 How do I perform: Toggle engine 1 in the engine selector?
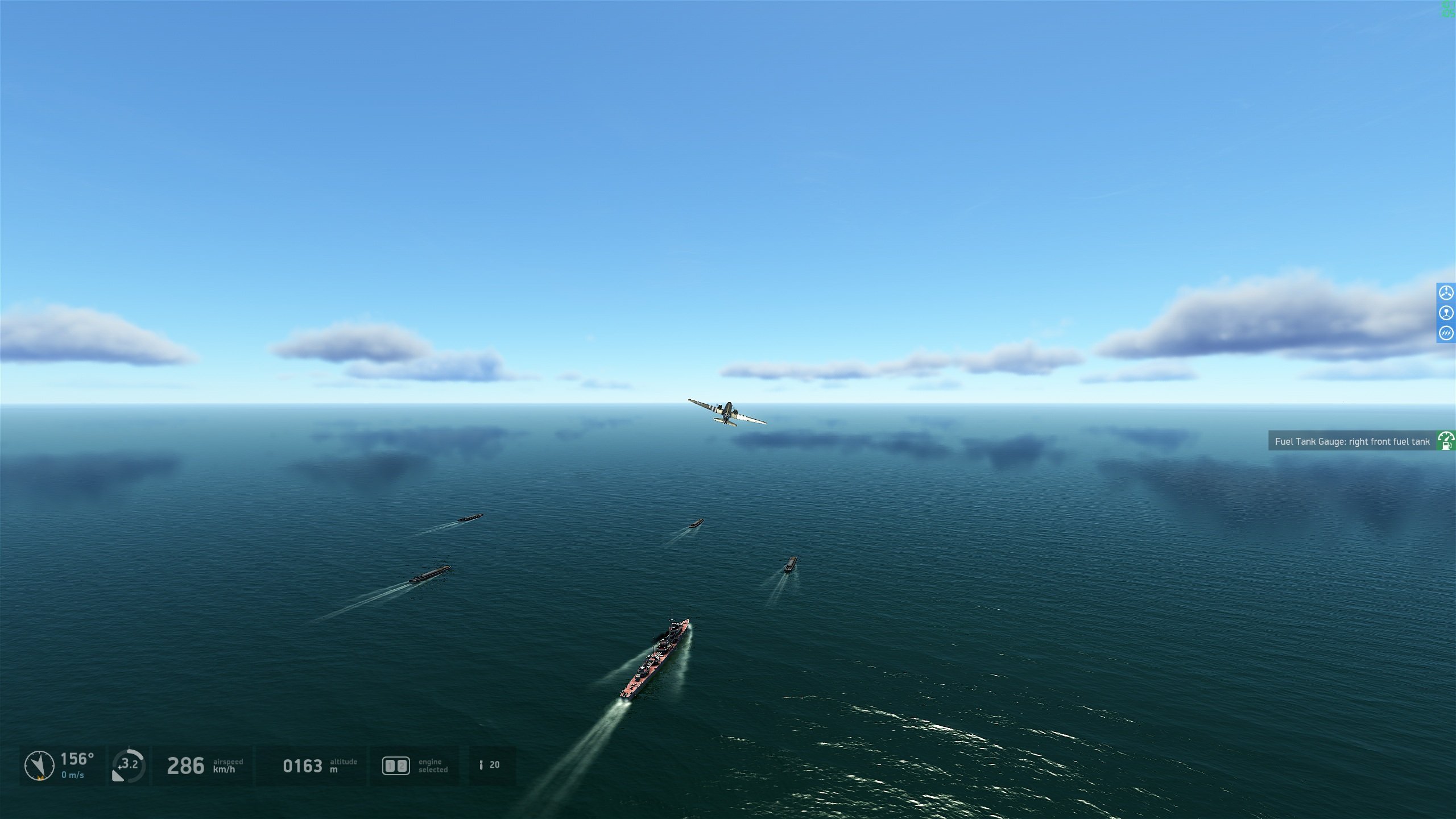click(390, 766)
